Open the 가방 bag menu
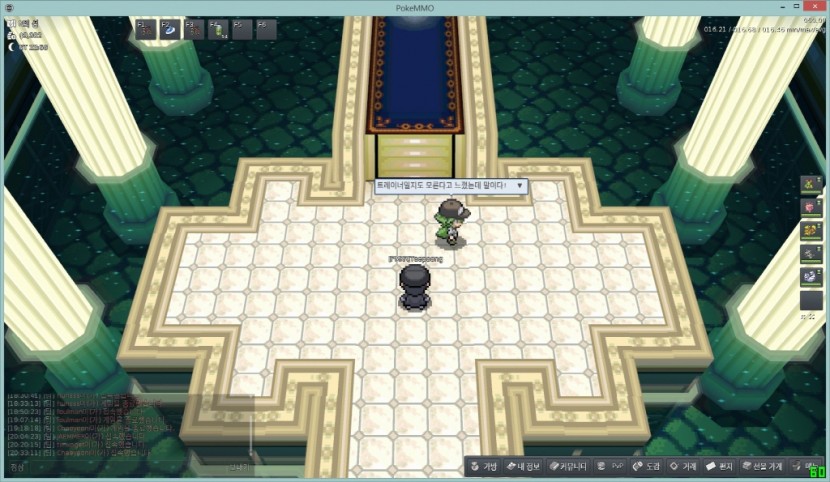 tap(484, 467)
